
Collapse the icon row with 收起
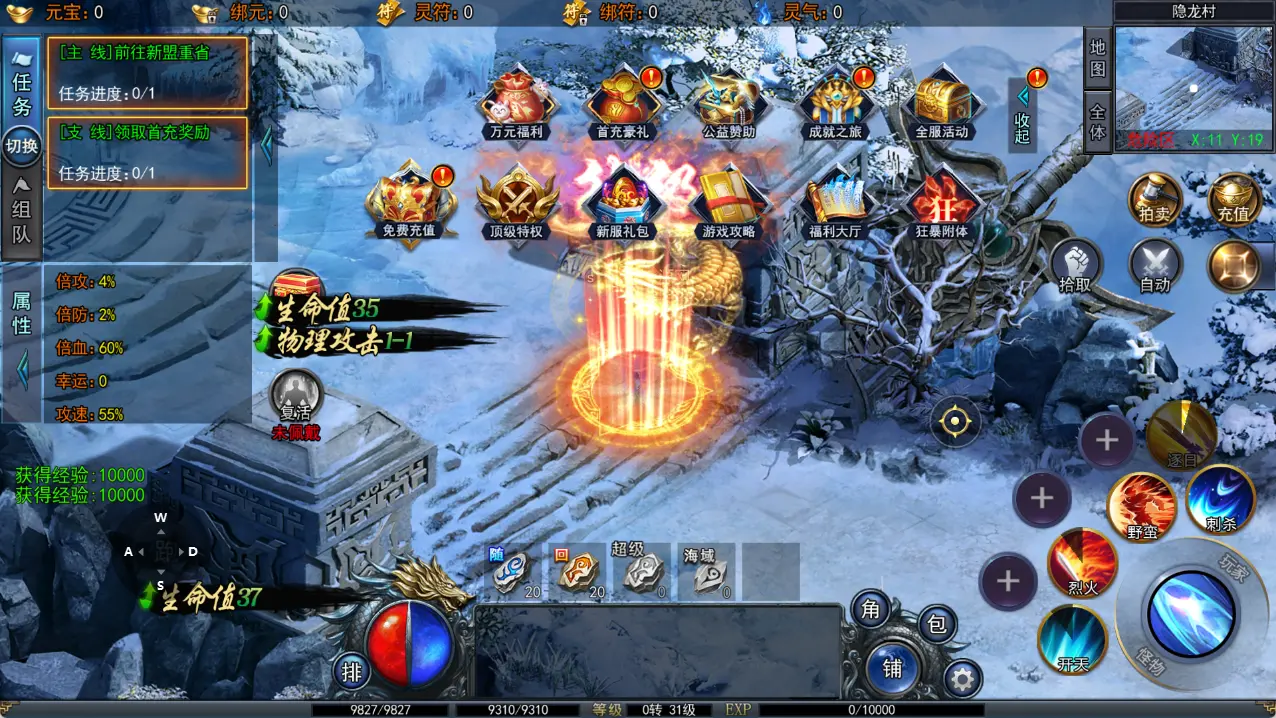pos(1022,114)
